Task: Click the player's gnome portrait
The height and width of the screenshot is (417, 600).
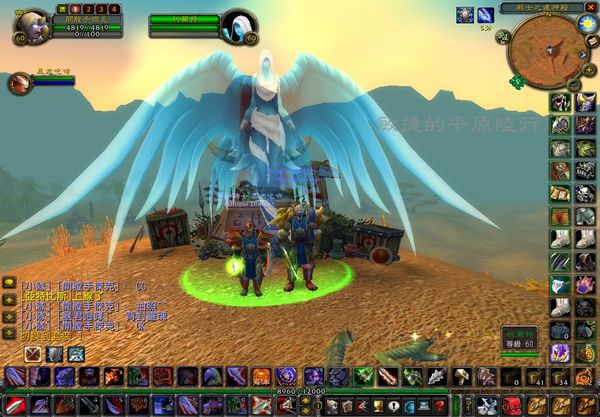Action: point(32,23)
